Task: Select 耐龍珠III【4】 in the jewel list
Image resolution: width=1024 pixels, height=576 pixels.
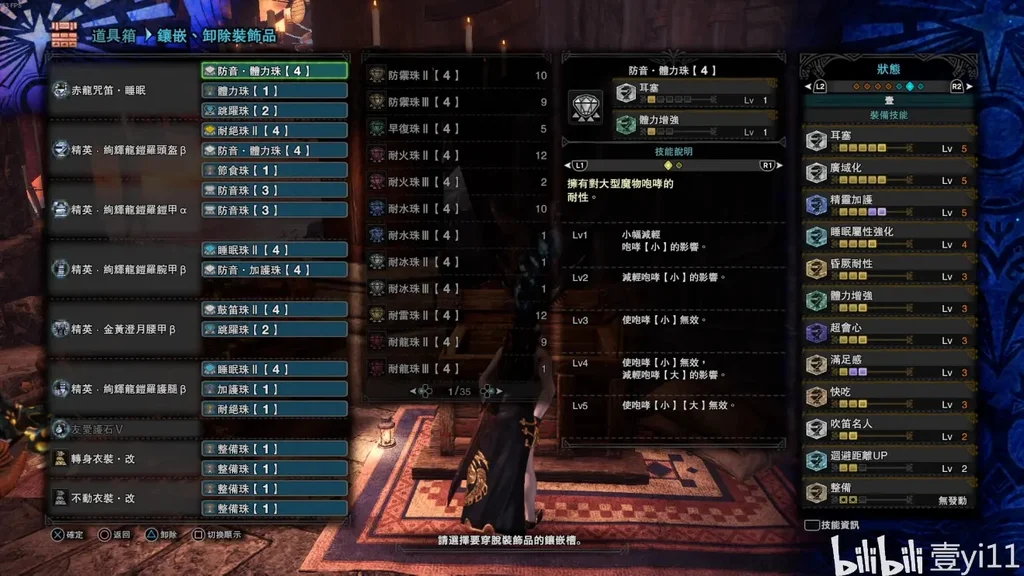Action: tap(455, 368)
